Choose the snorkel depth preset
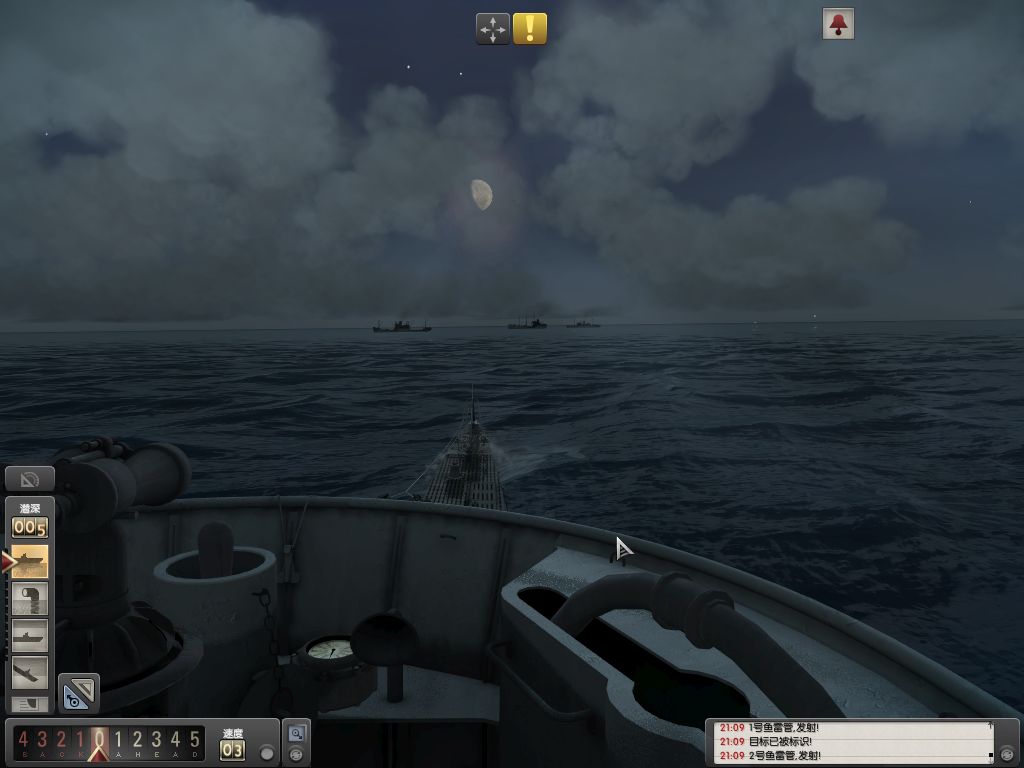The width and height of the screenshot is (1024, 768). (x=29, y=599)
